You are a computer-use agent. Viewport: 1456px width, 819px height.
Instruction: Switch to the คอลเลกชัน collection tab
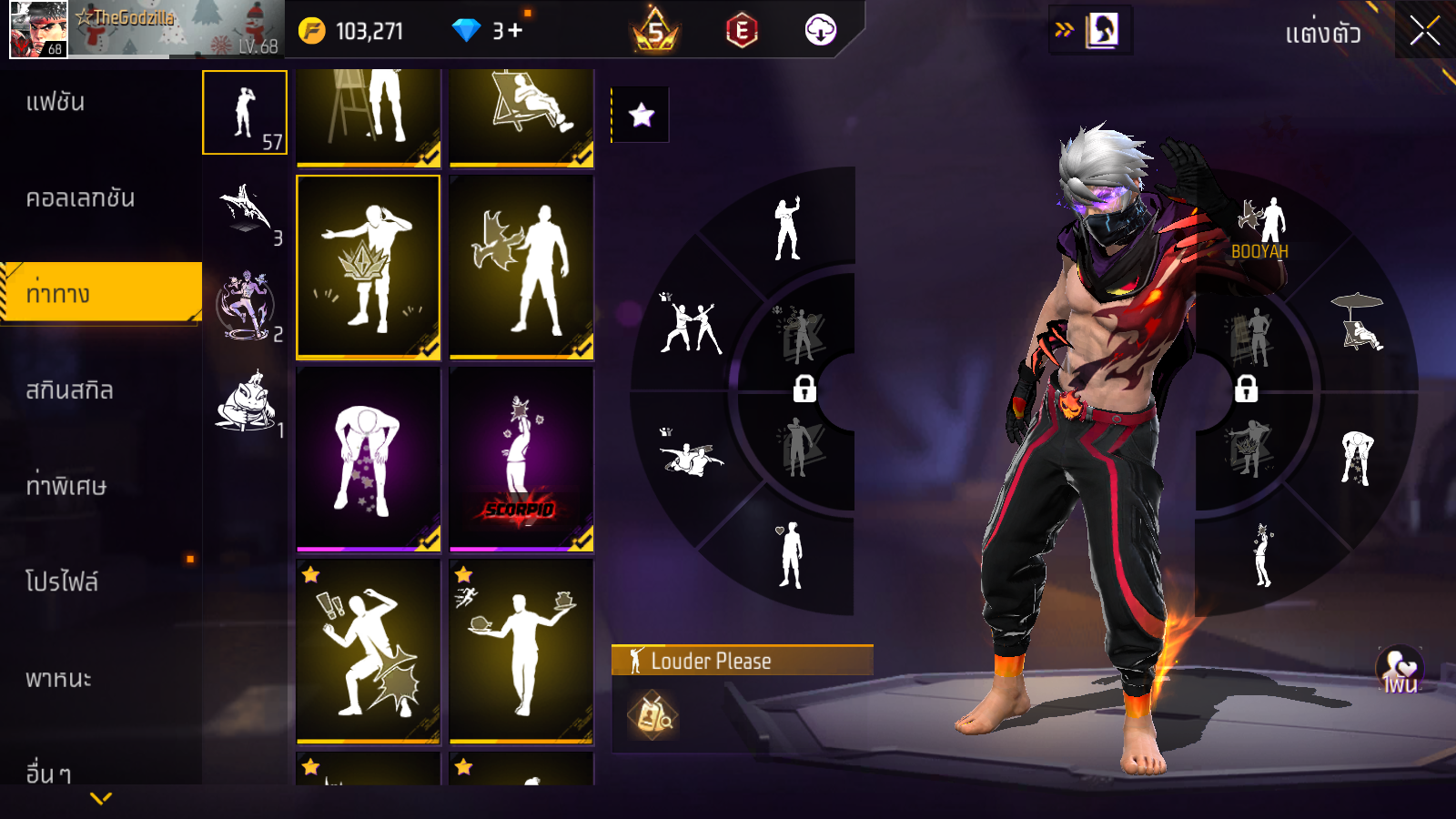coord(80,198)
